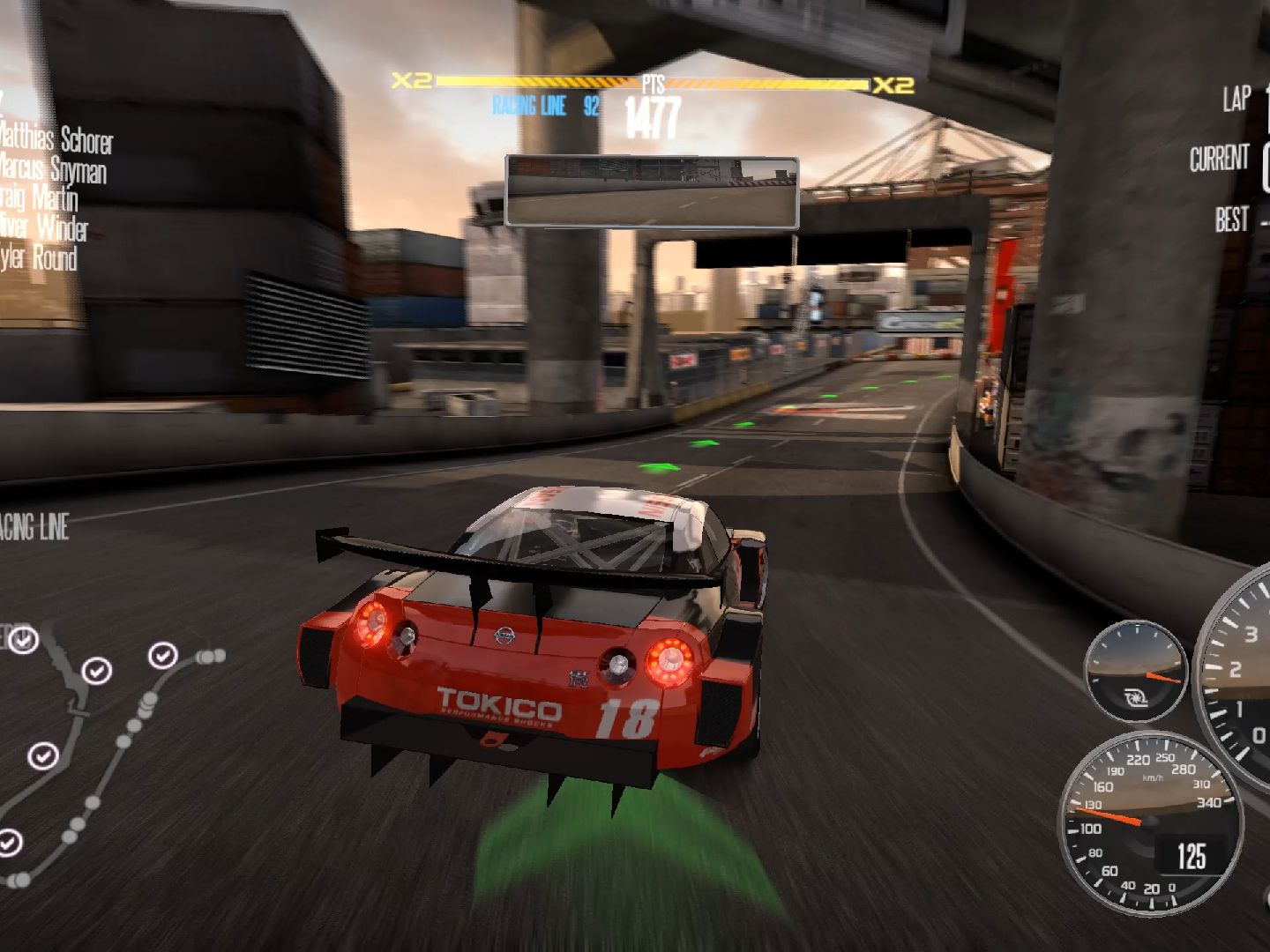1270x952 pixels.
Task: Click the small turbo boost gauge
Action: [1136, 672]
